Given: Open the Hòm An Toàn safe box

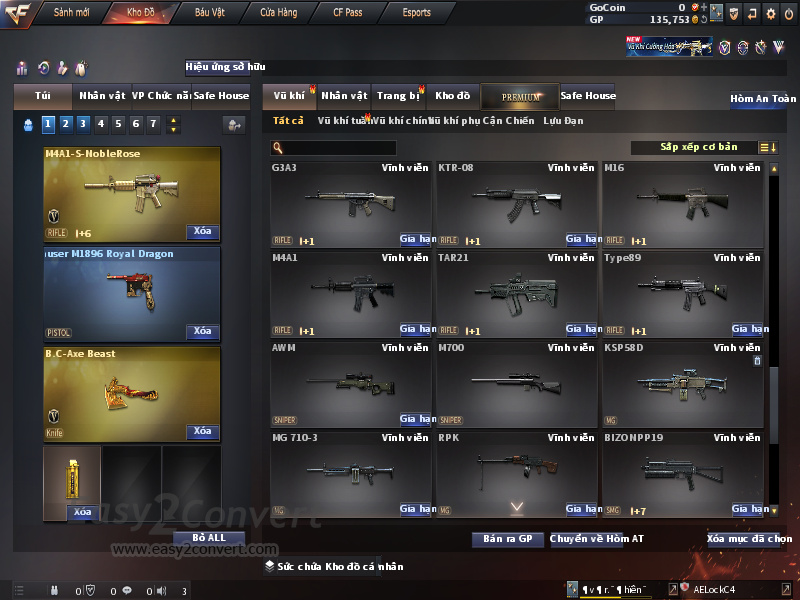Looking at the screenshot, I should click(763, 99).
